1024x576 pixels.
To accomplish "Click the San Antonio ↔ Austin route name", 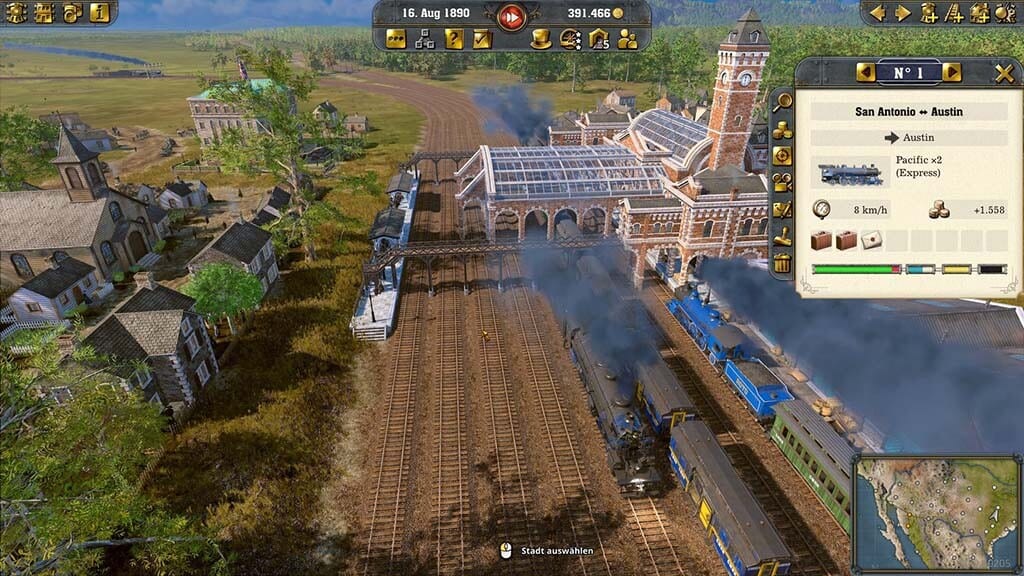I will [908, 112].
